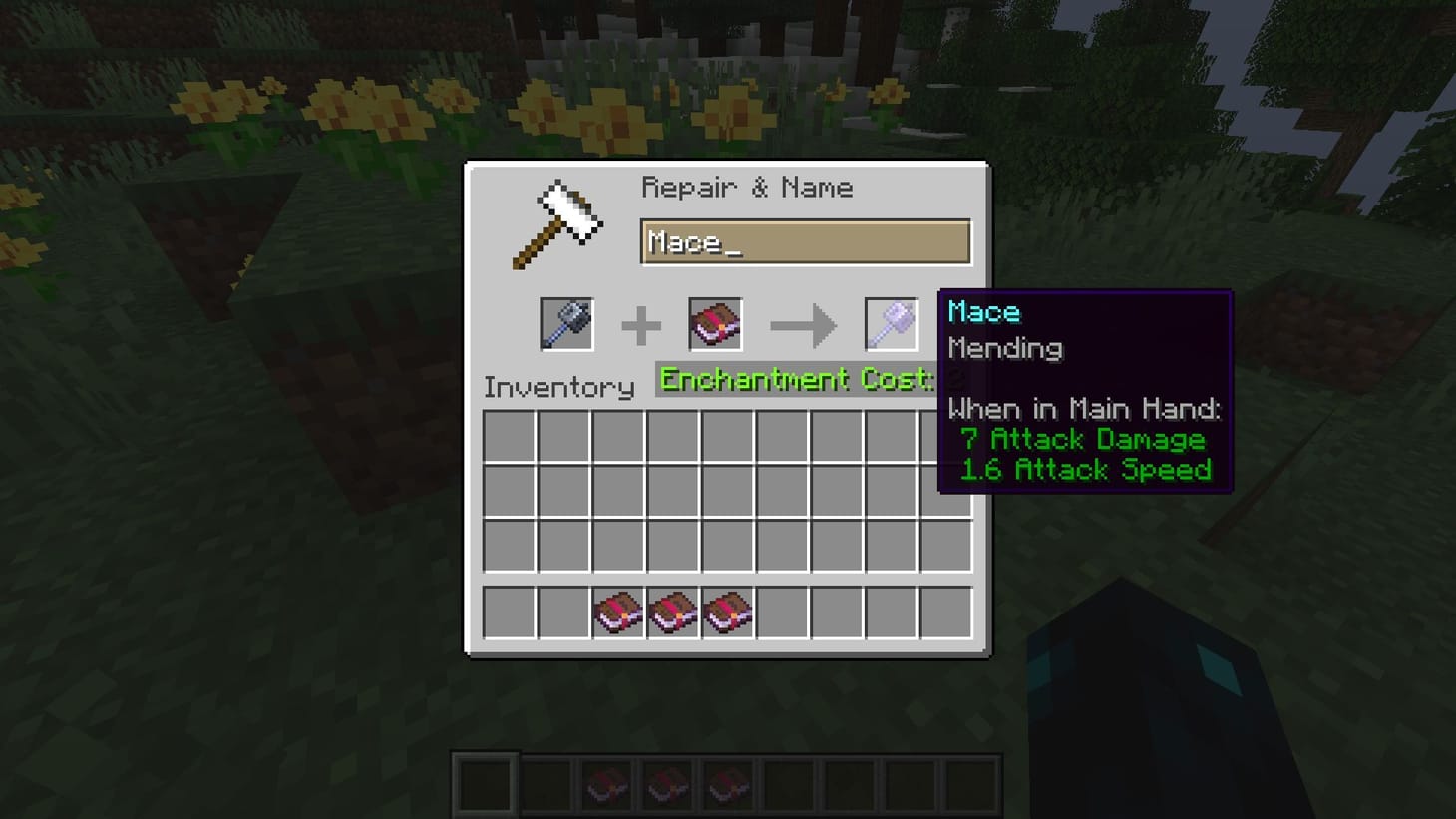Click the plus sign between anvil slots
This screenshot has height=819, width=1456.
click(x=643, y=323)
